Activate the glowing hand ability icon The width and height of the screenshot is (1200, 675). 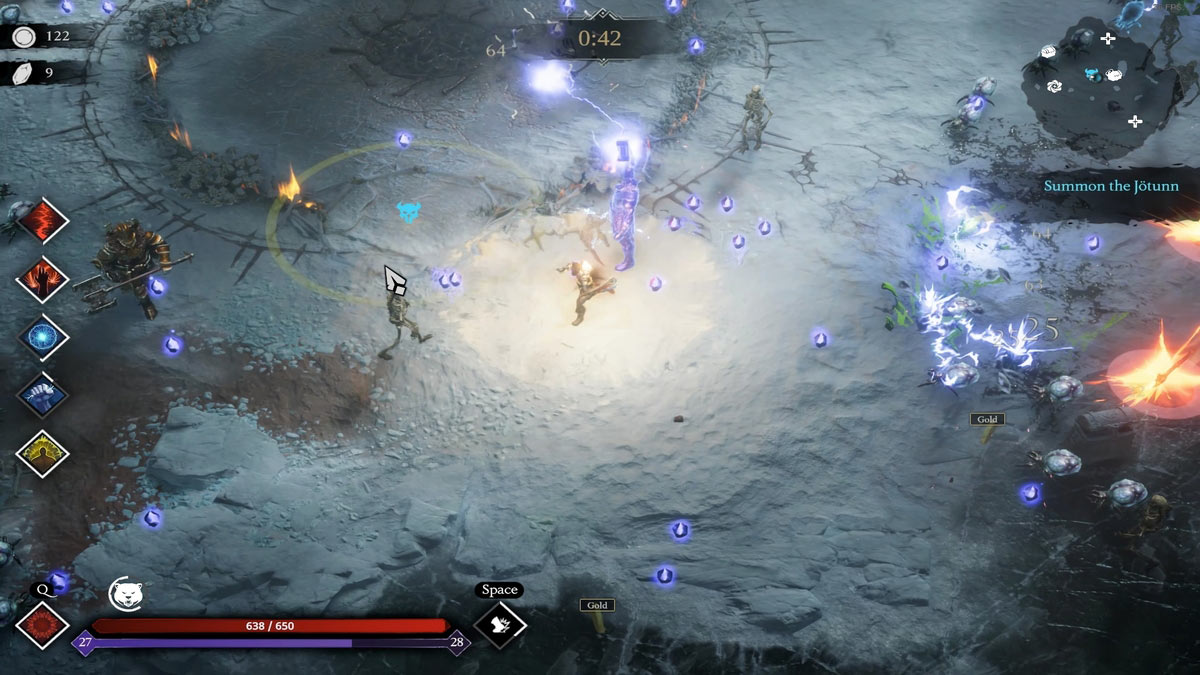(42, 279)
